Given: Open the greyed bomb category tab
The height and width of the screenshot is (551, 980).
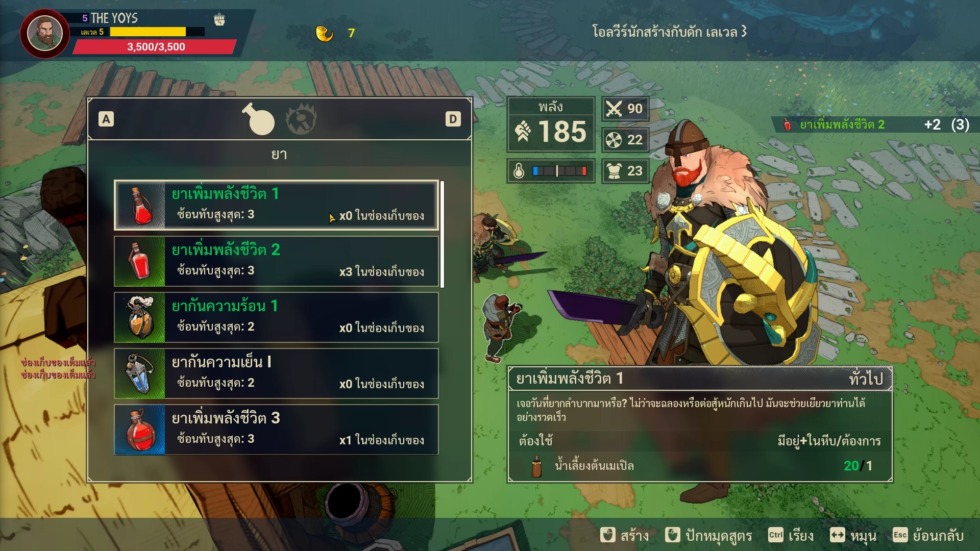Looking at the screenshot, I should 301,119.
